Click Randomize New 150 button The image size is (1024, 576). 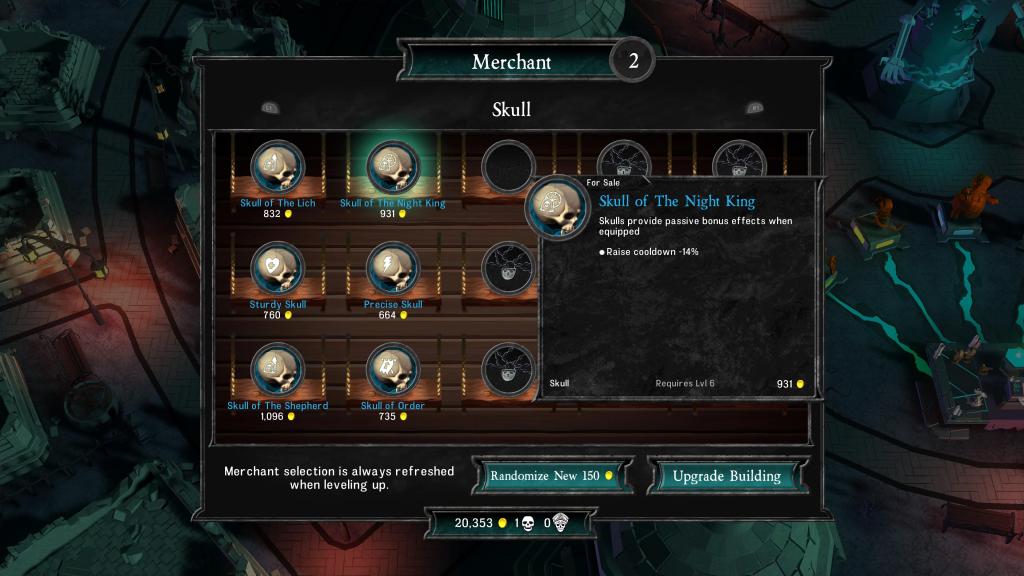click(x=554, y=476)
